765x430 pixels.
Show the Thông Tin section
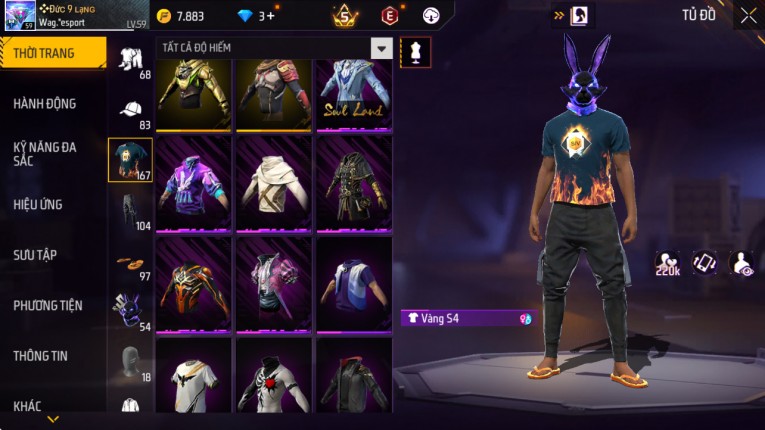click(41, 355)
